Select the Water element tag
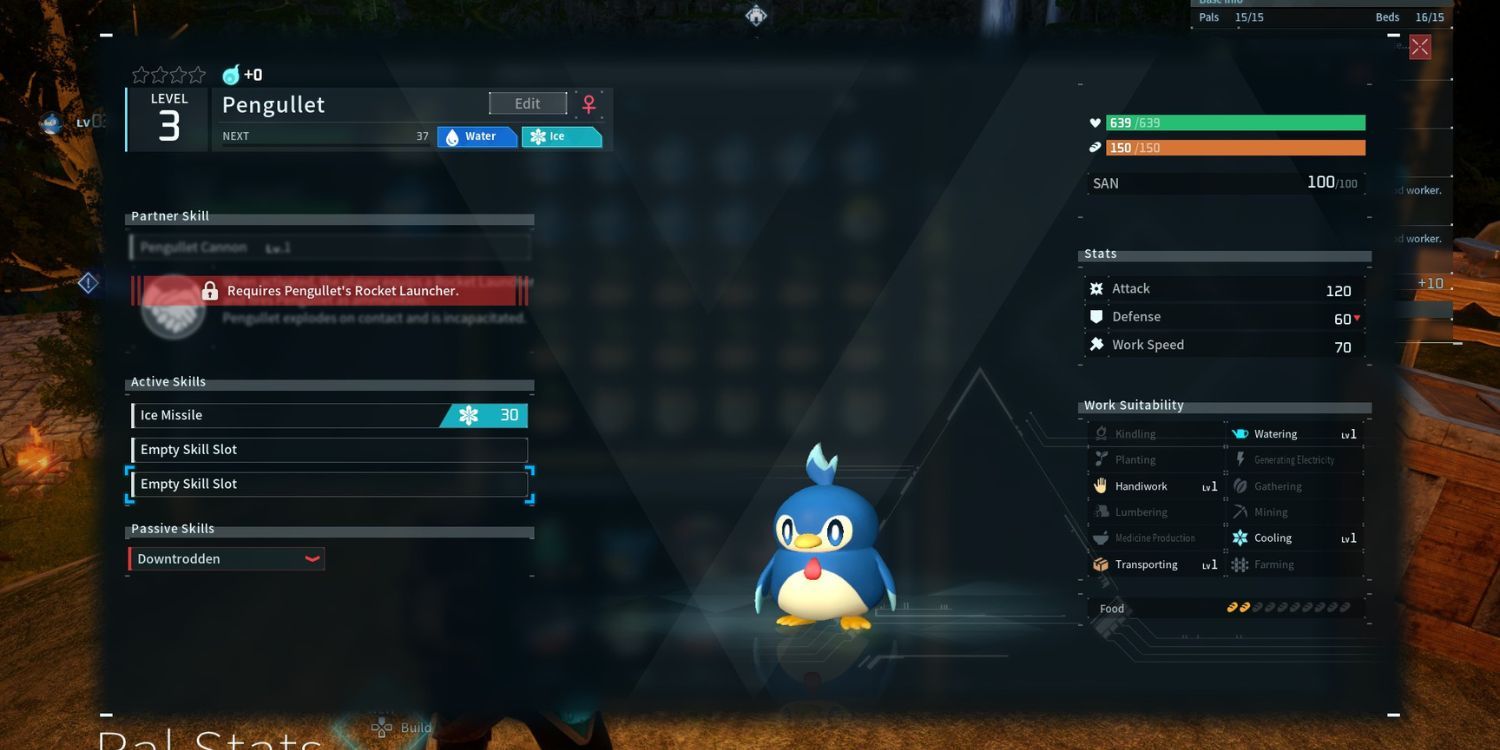This screenshot has width=1500, height=750. tap(477, 136)
